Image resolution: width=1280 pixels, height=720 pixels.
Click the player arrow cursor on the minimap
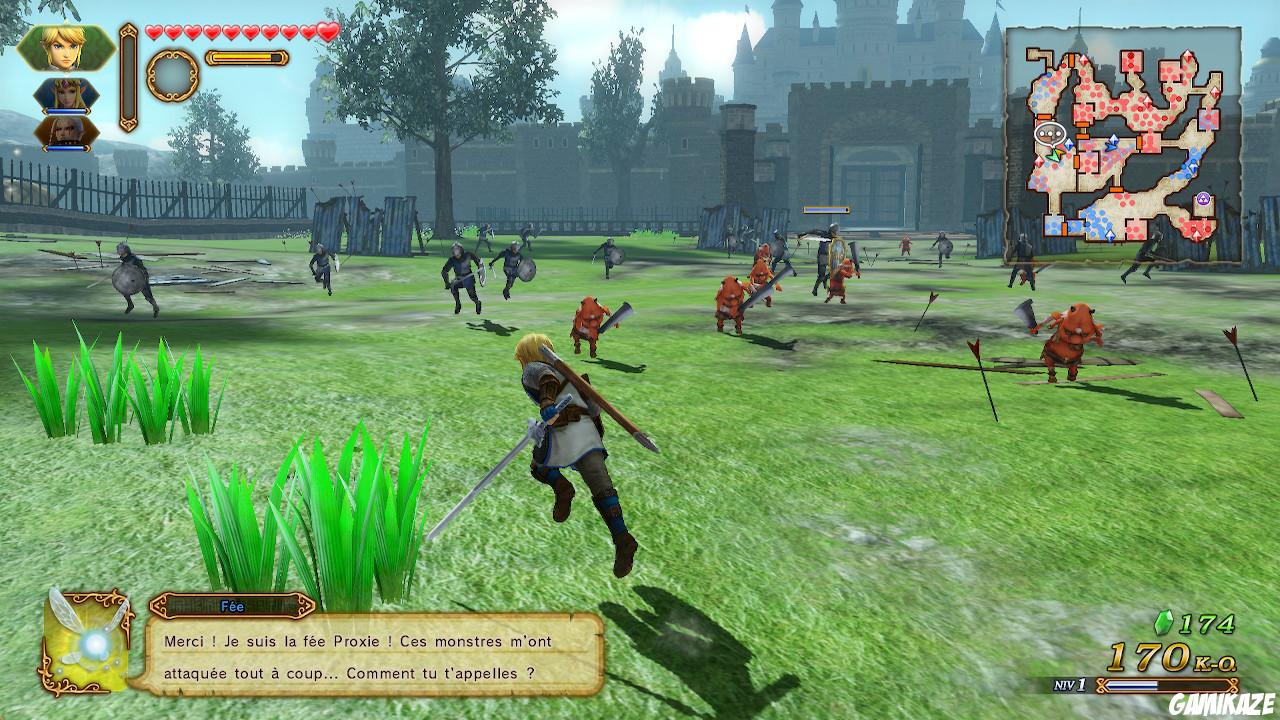pos(1053,155)
